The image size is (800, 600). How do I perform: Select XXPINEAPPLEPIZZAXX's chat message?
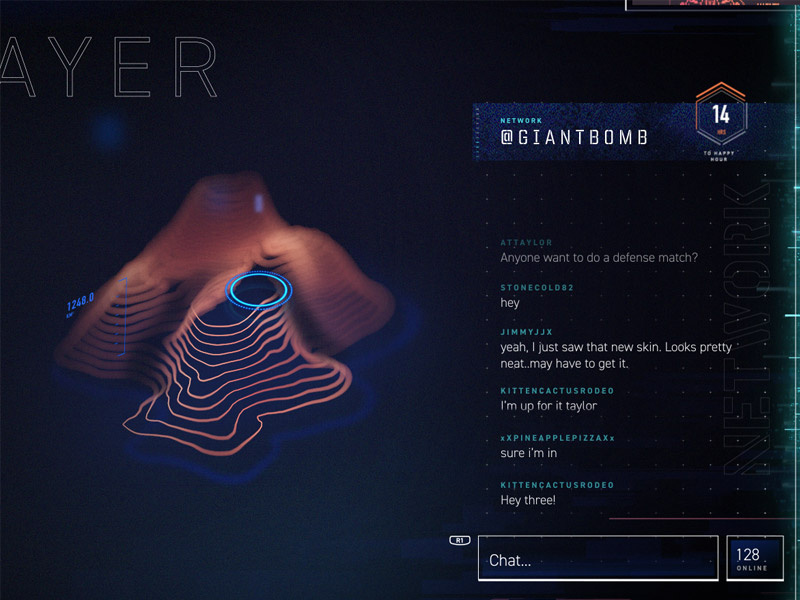[528, 453]
